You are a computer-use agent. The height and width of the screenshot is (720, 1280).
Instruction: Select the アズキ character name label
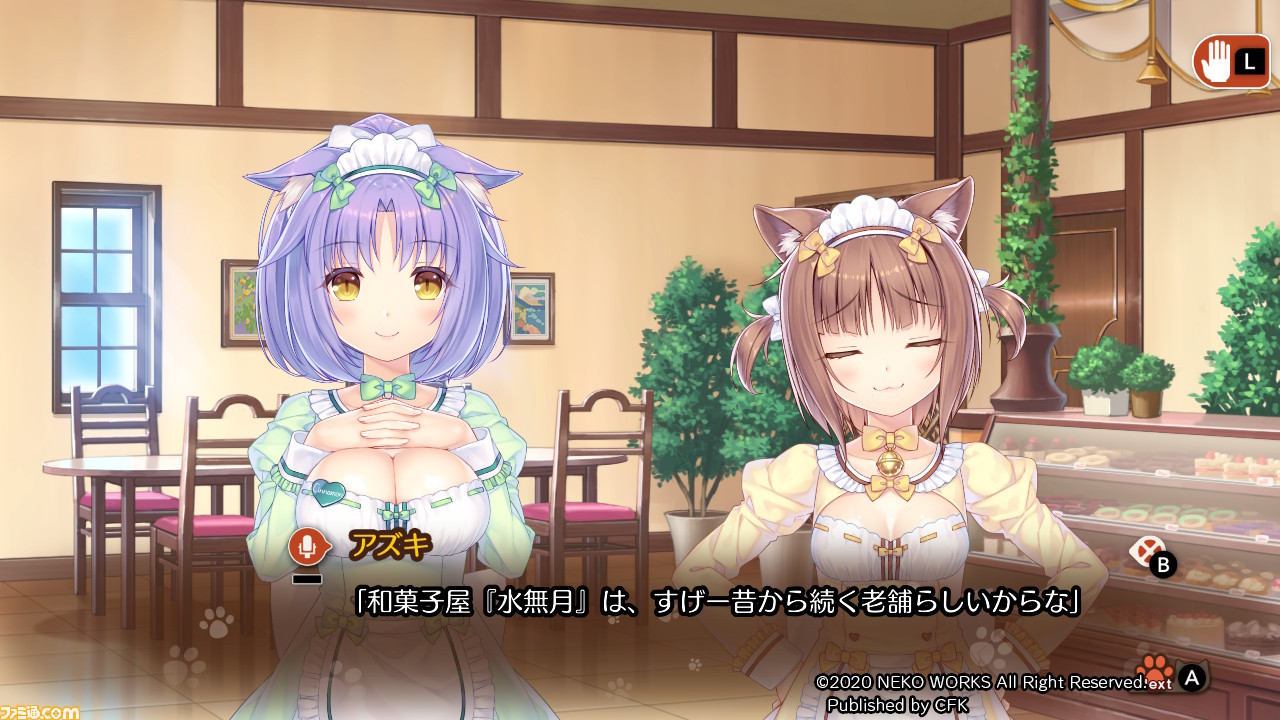click(392, 545)
